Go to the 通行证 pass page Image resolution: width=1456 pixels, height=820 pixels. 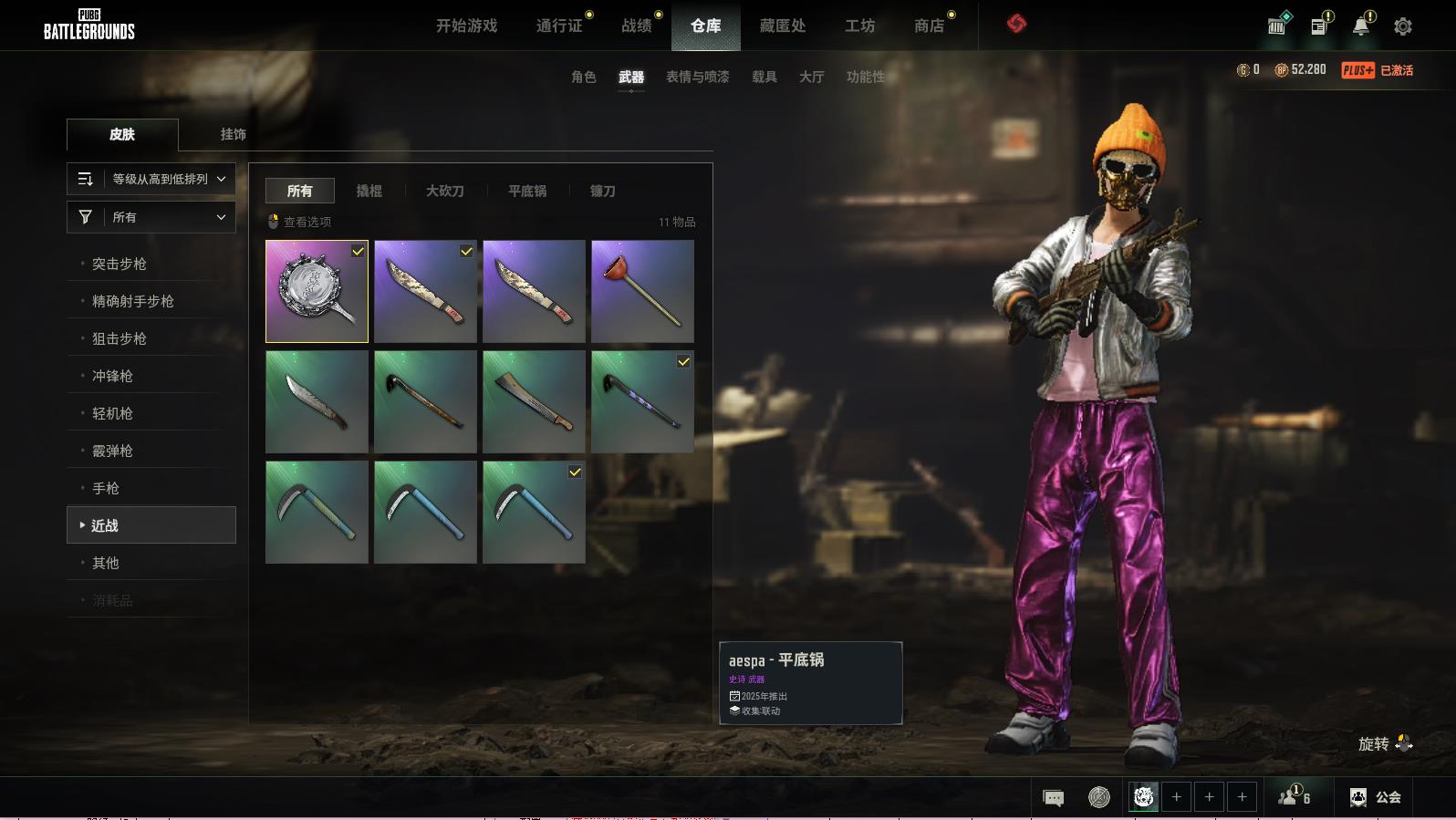point(559,26)
